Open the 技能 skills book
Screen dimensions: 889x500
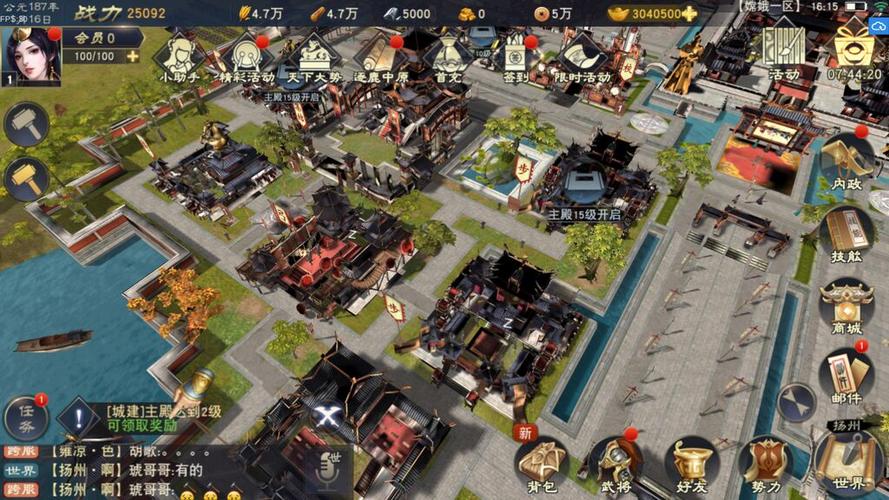coord(846,234)
